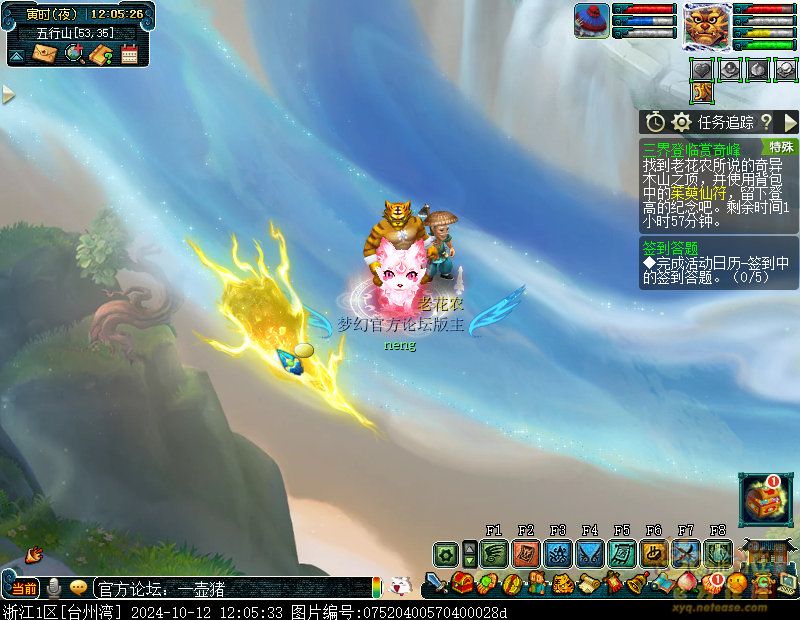Open the help guidebook icon

pos(101,54)
